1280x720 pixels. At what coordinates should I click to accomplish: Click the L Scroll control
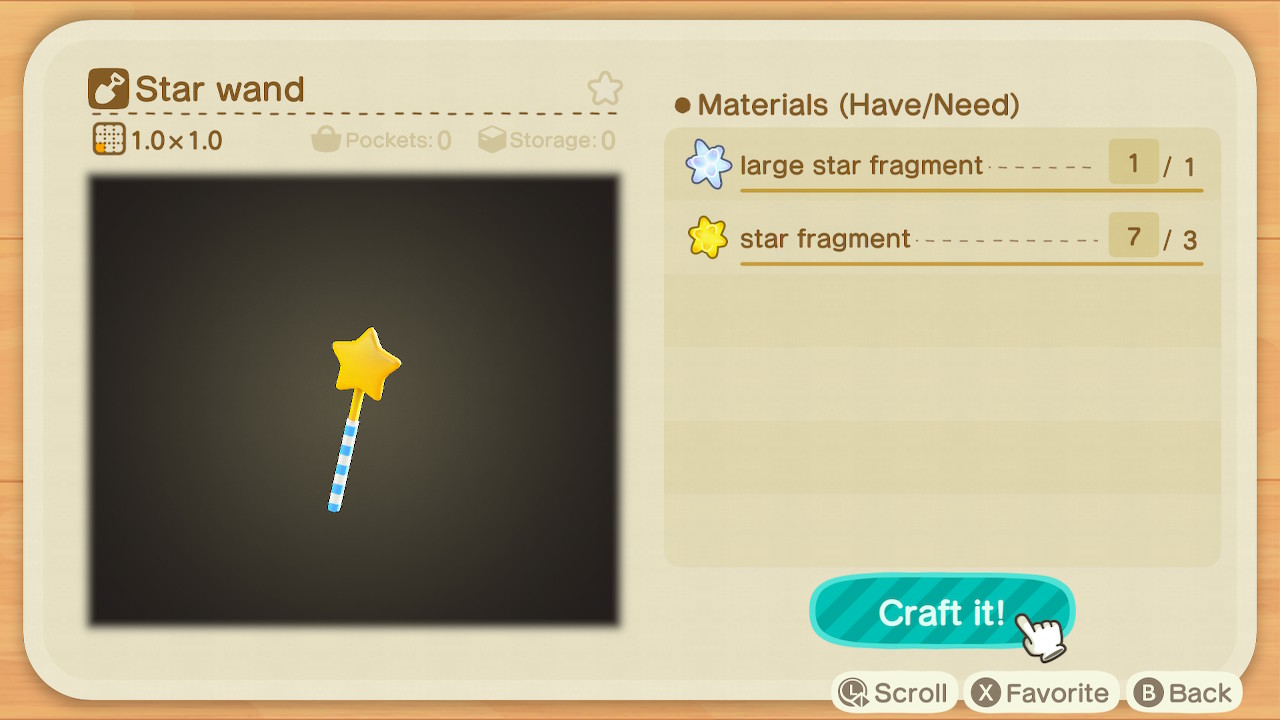[x=895, y=692]
